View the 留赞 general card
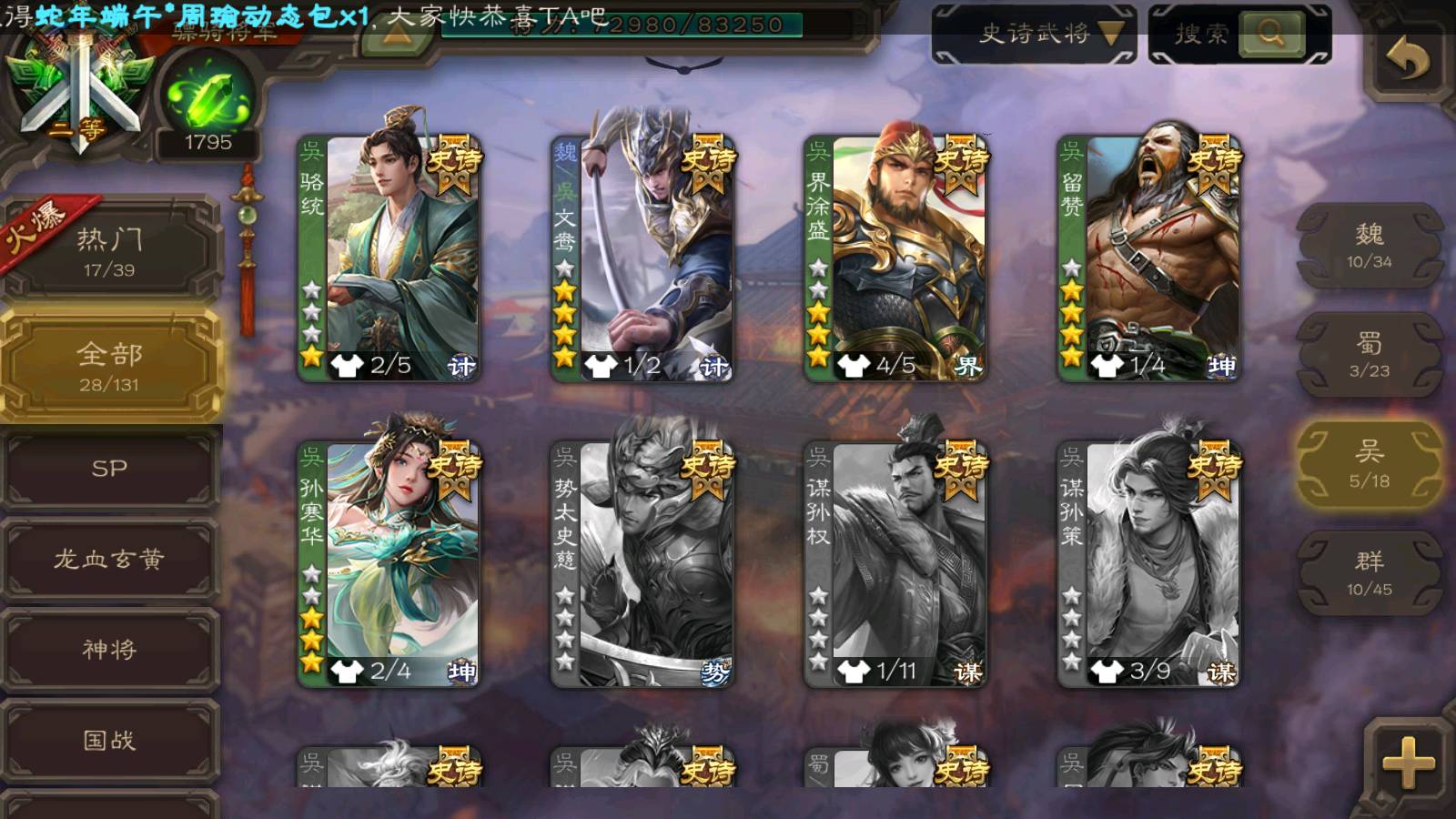 (x=1149, y=259)
